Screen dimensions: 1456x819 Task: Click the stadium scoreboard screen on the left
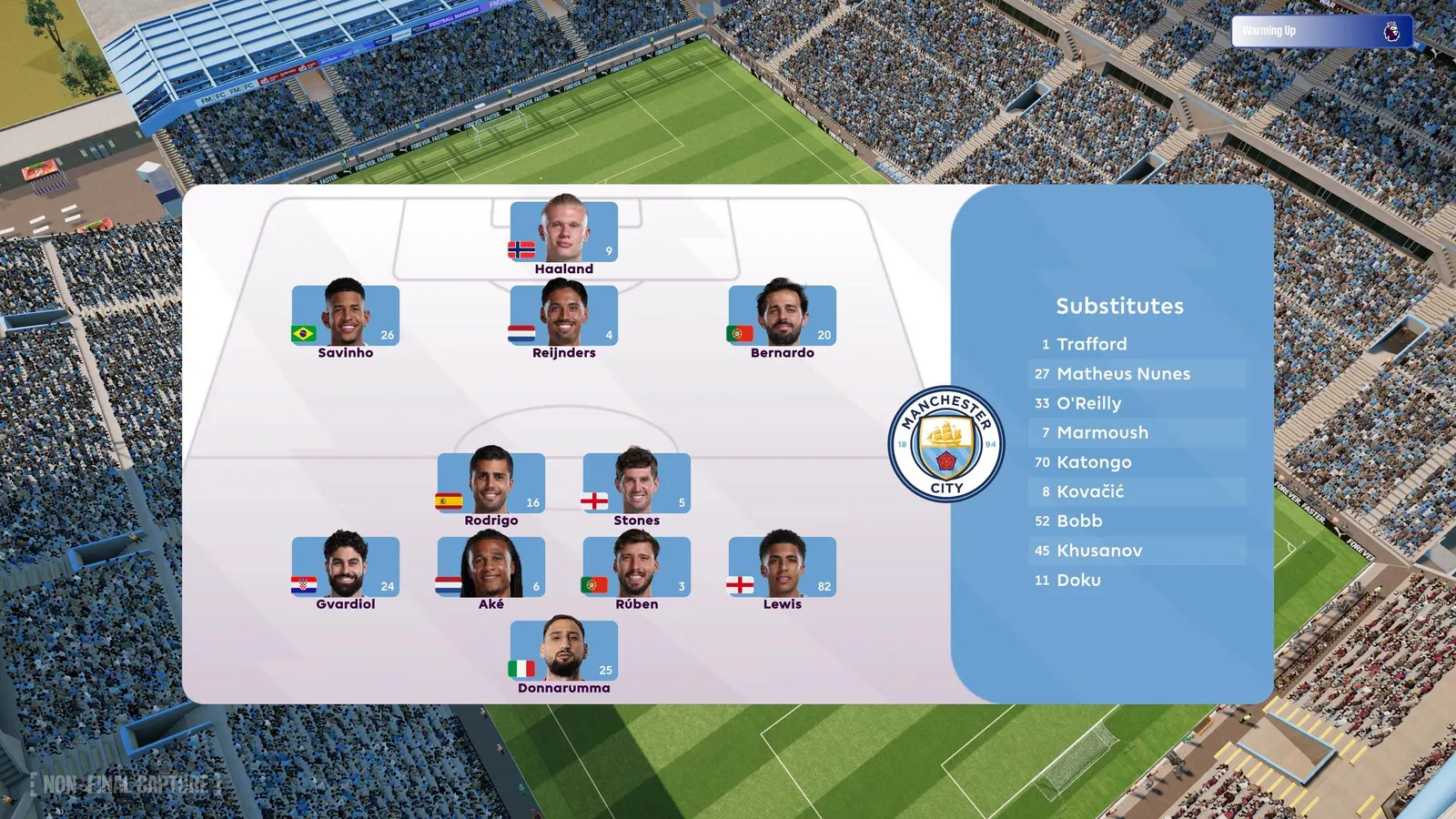click(41, 168)
